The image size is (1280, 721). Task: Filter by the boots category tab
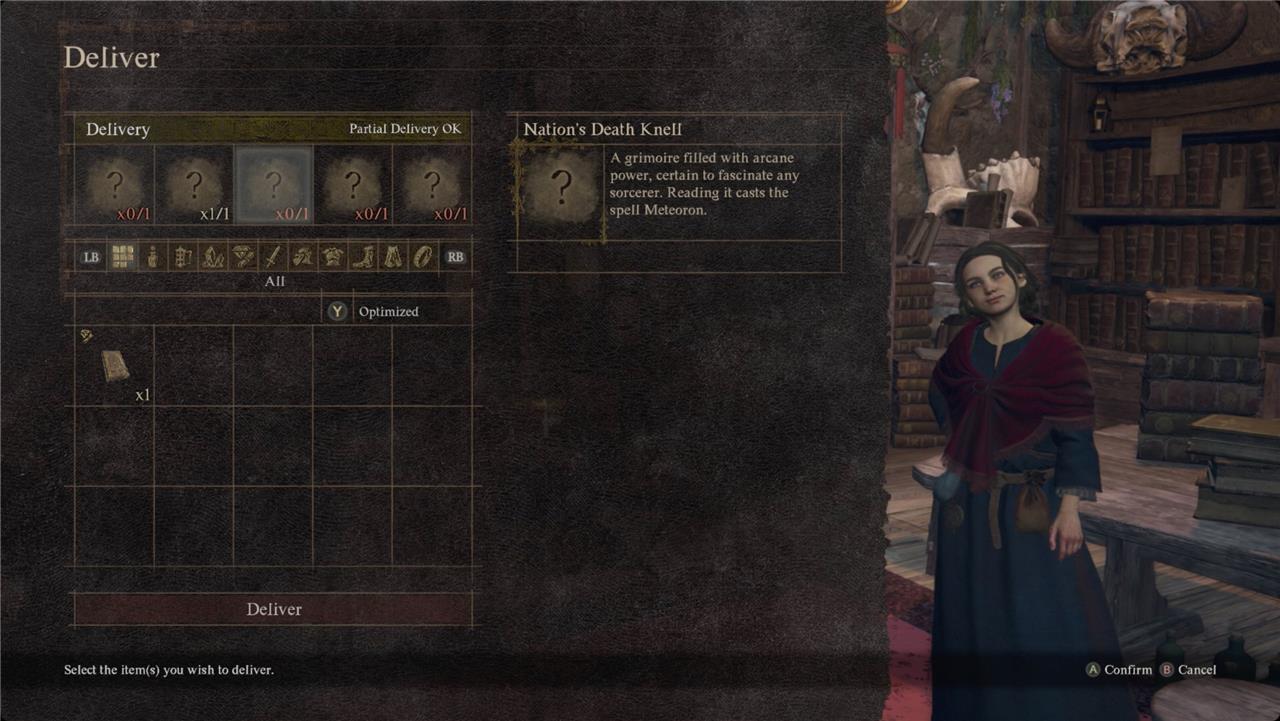tap(363, 257)
